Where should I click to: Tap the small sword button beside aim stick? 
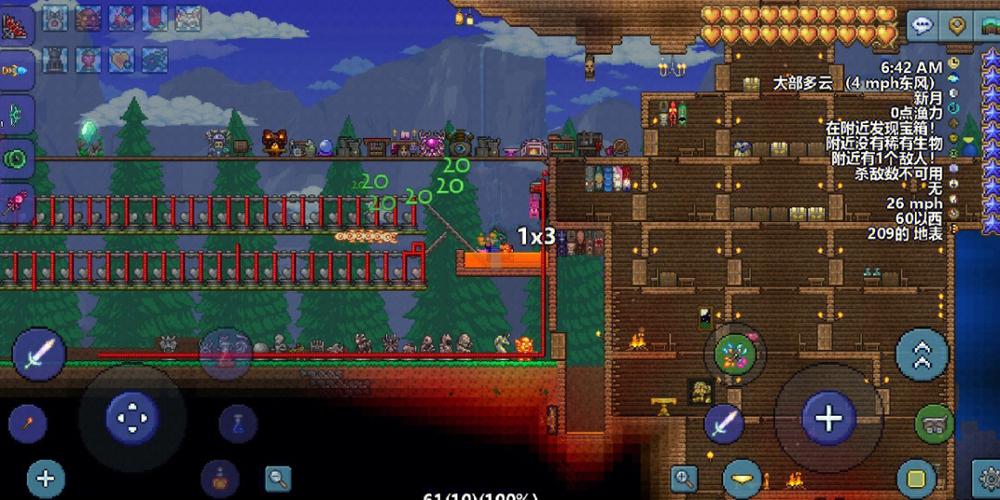pyautogui.click(x=724, y=423)
